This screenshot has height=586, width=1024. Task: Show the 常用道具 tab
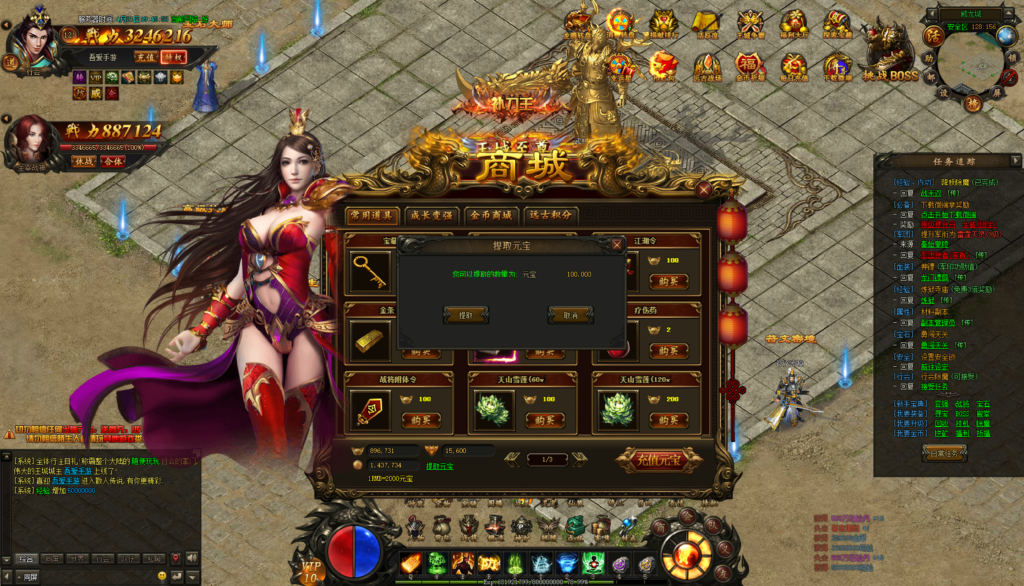pos(371,215)
